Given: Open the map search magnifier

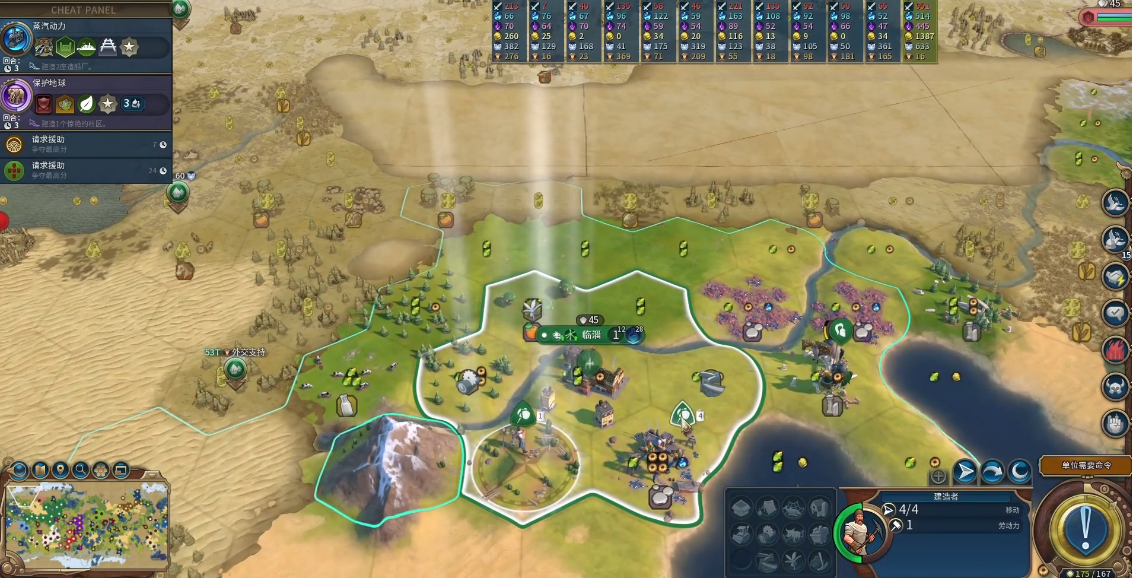Looking at the screenshot, I should click(80, 469).
